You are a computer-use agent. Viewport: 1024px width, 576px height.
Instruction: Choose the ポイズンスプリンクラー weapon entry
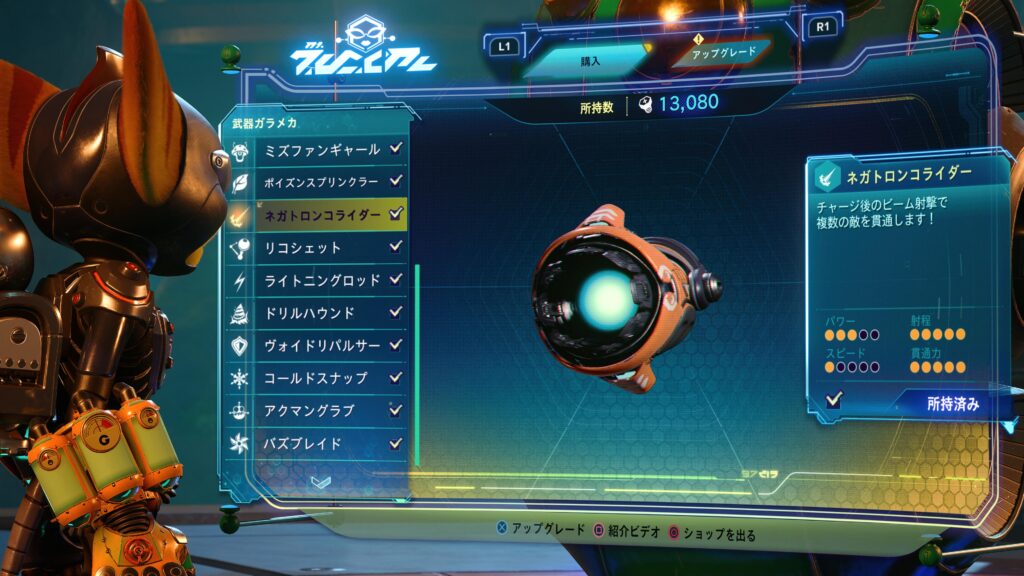pyautogui.click(x=320, y=182)
